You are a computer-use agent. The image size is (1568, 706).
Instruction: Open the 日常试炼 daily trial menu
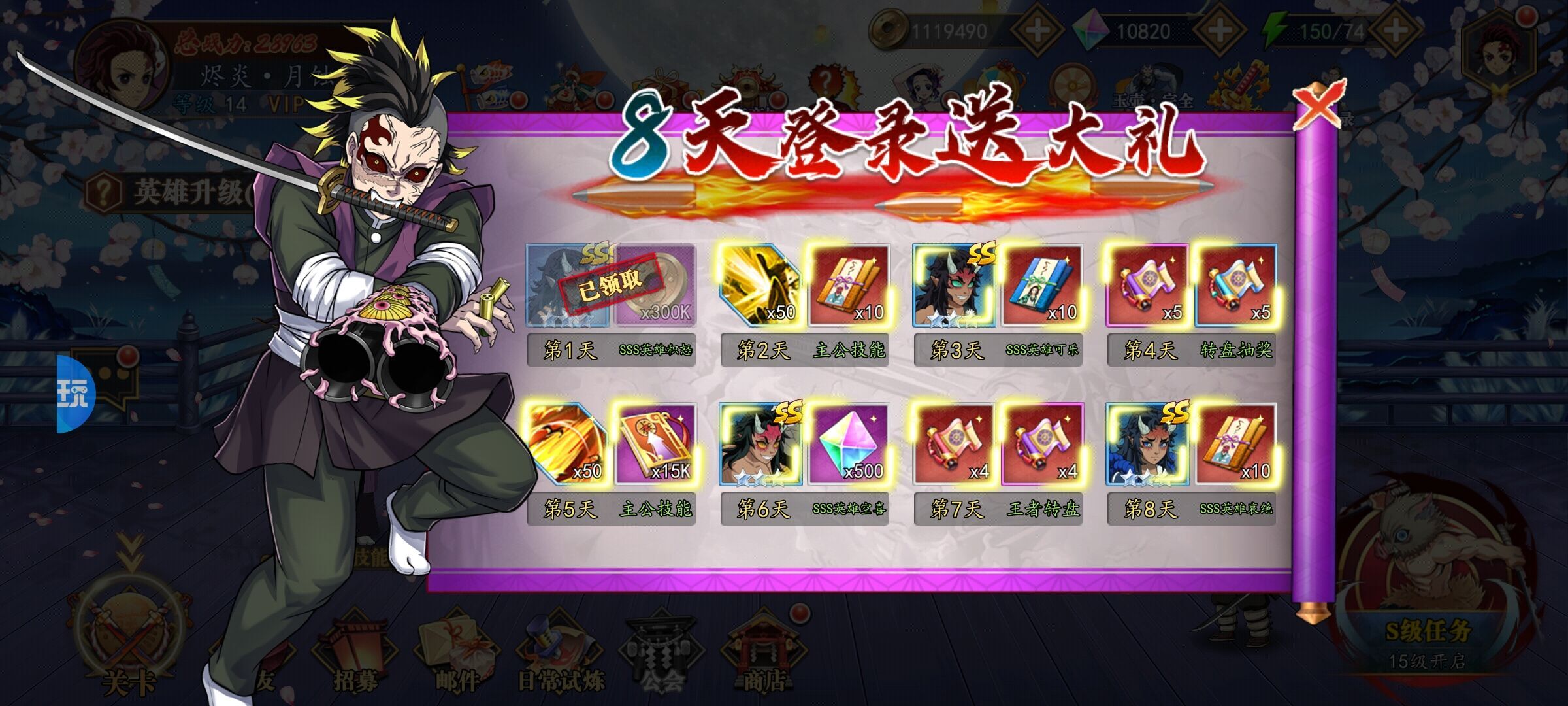(x=561, y=654)
